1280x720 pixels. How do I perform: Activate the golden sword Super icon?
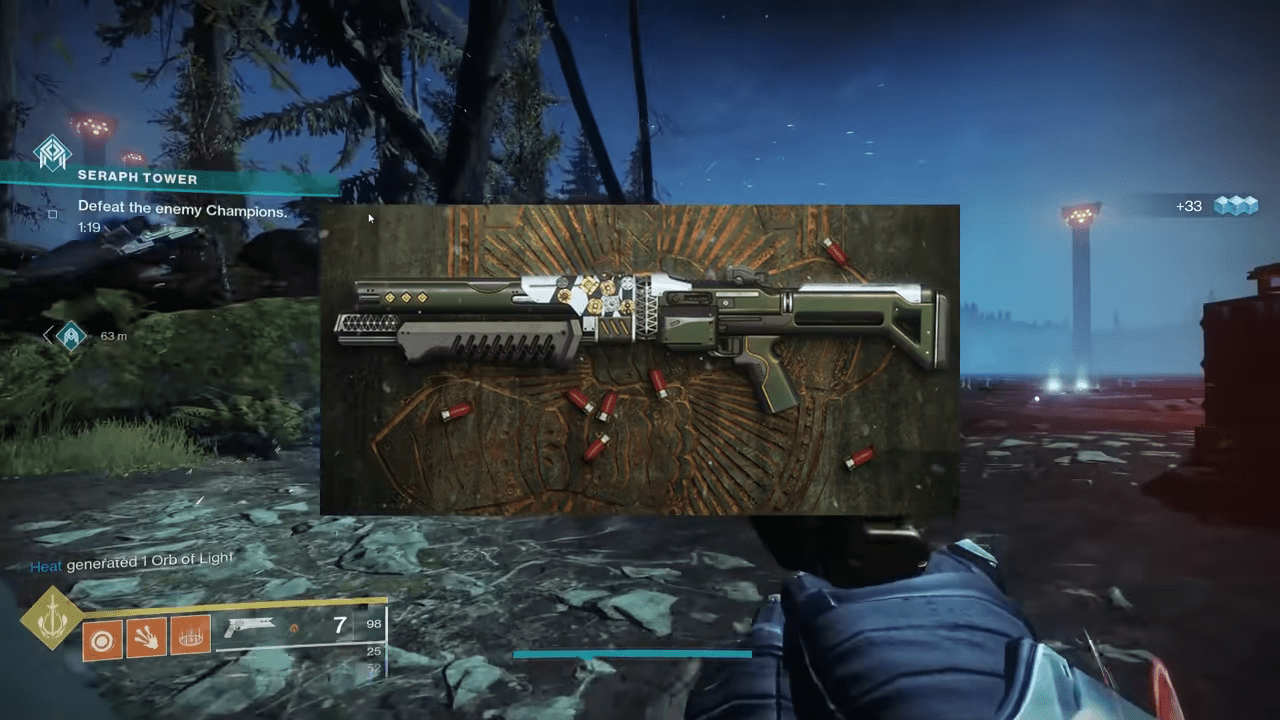pyautogui.click(x=51, y=617)
